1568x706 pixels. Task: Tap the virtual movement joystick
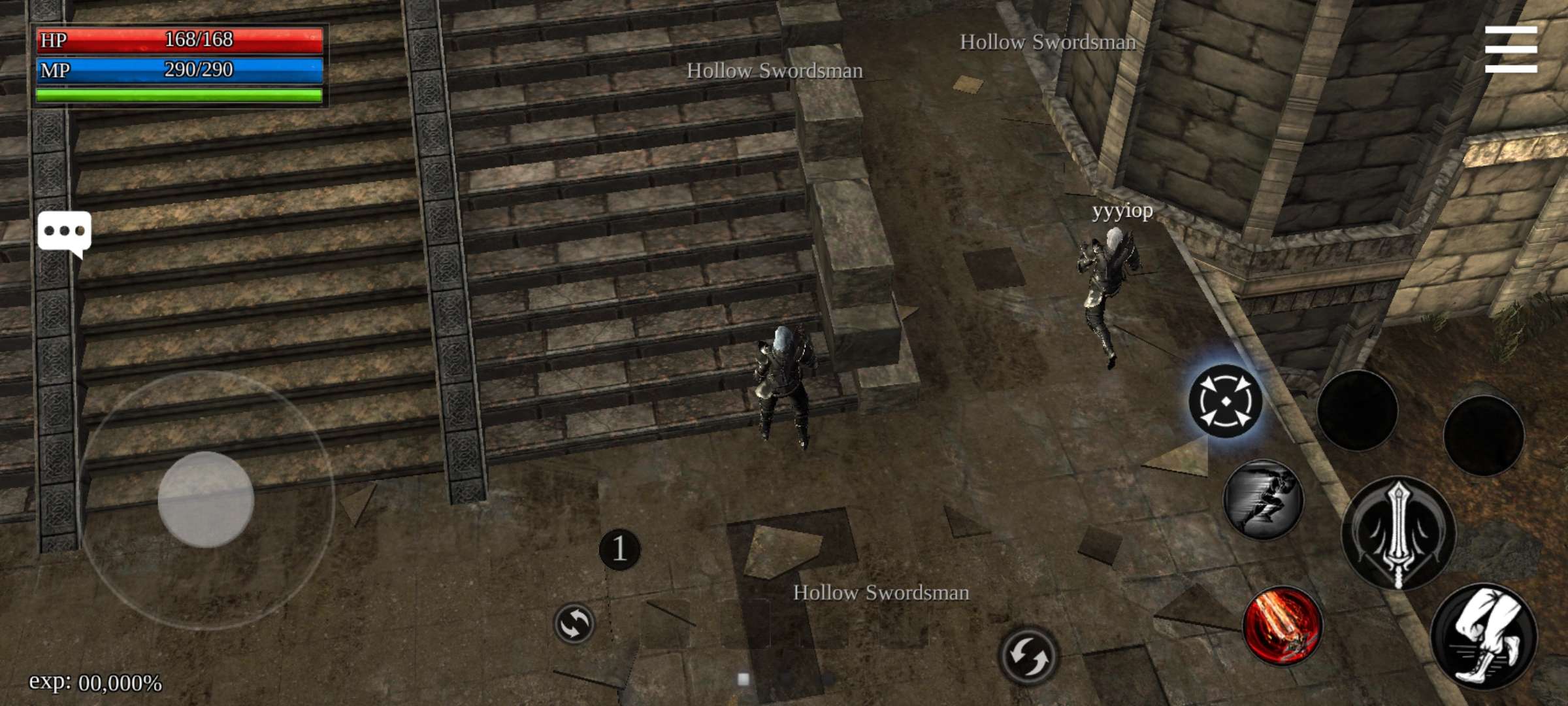point(206,500)
